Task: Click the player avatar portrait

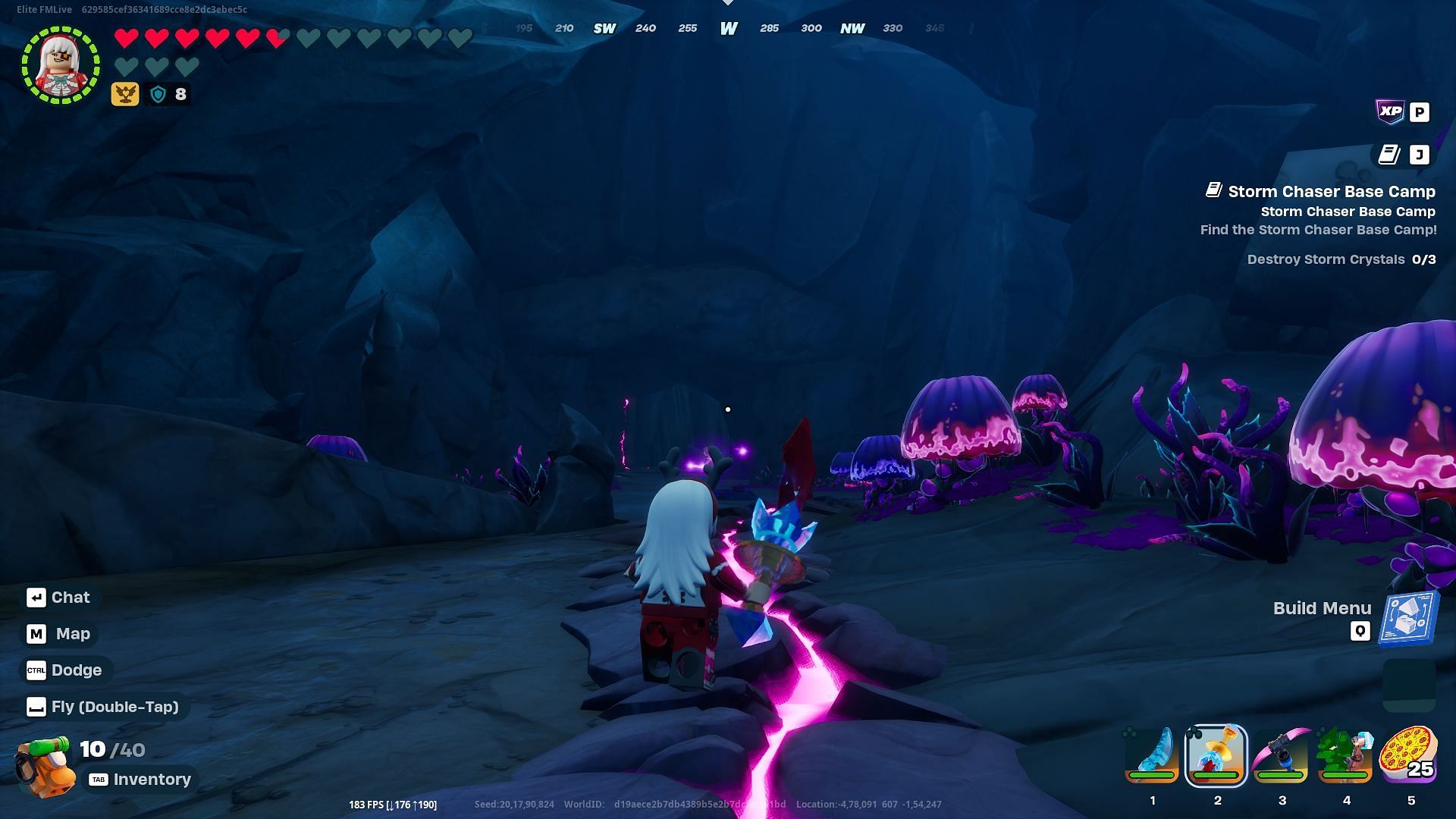Action: 61,65
